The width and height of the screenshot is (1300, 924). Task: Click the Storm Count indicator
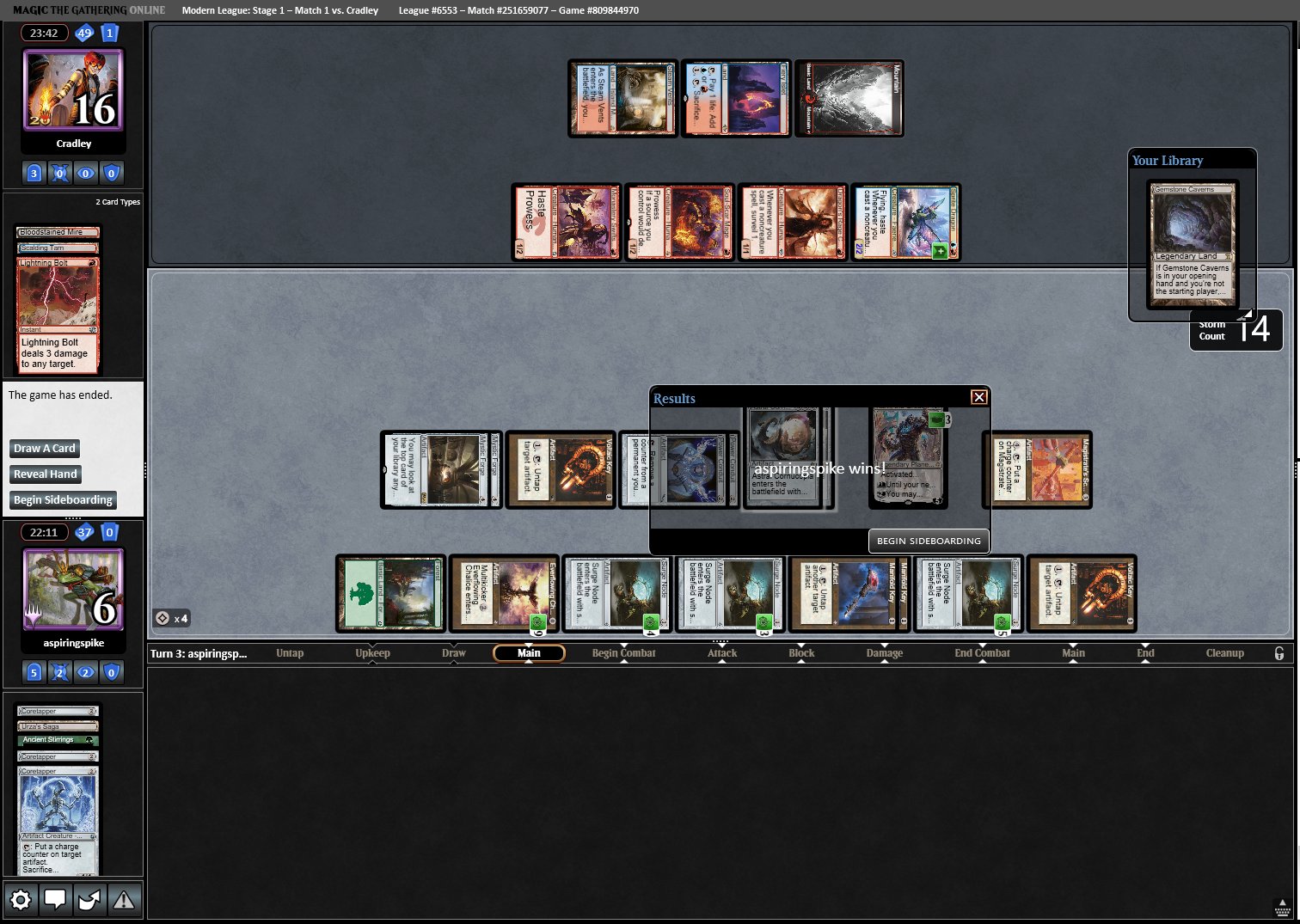1236,331
